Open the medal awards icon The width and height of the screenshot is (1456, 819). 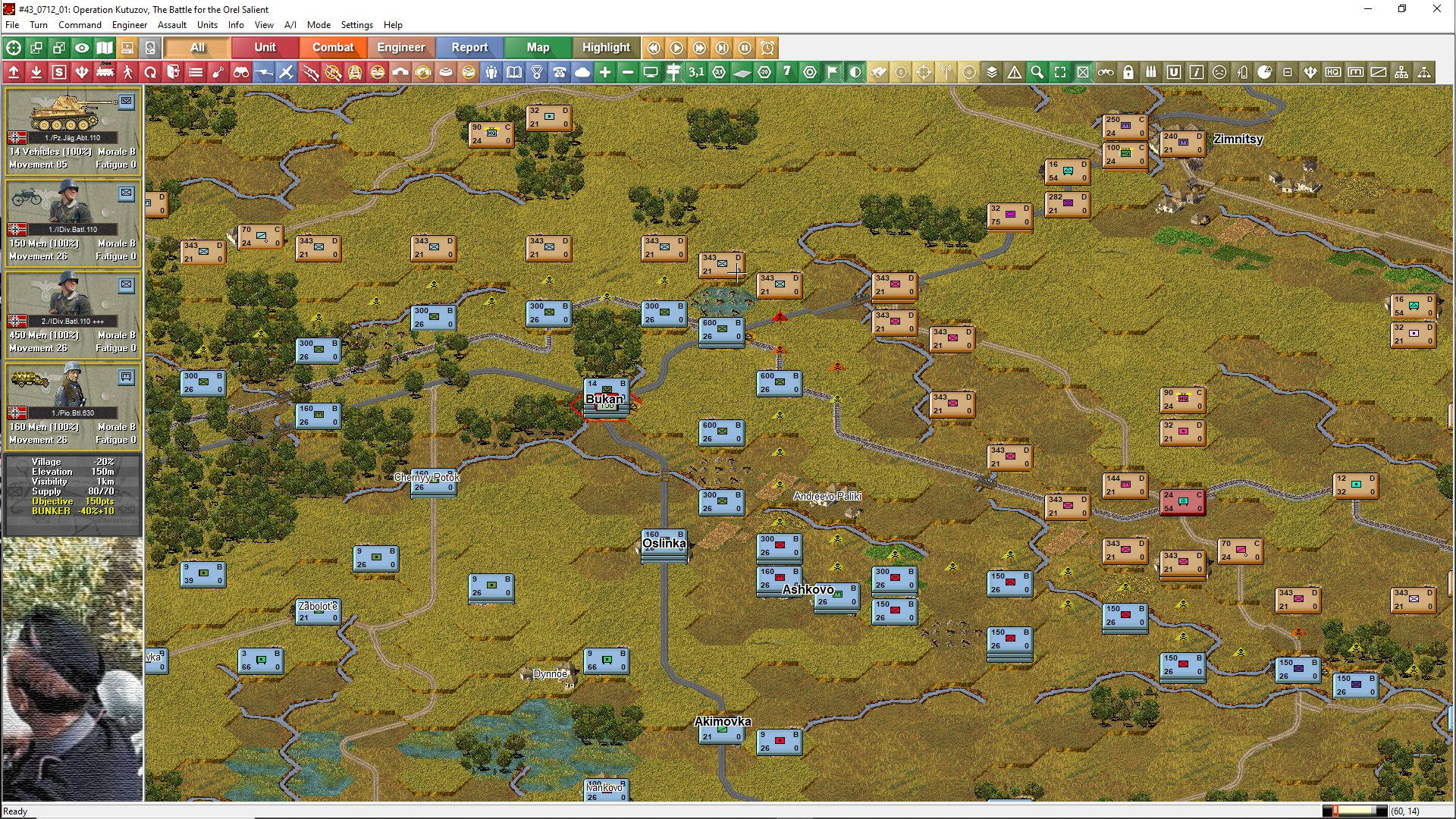537,72
